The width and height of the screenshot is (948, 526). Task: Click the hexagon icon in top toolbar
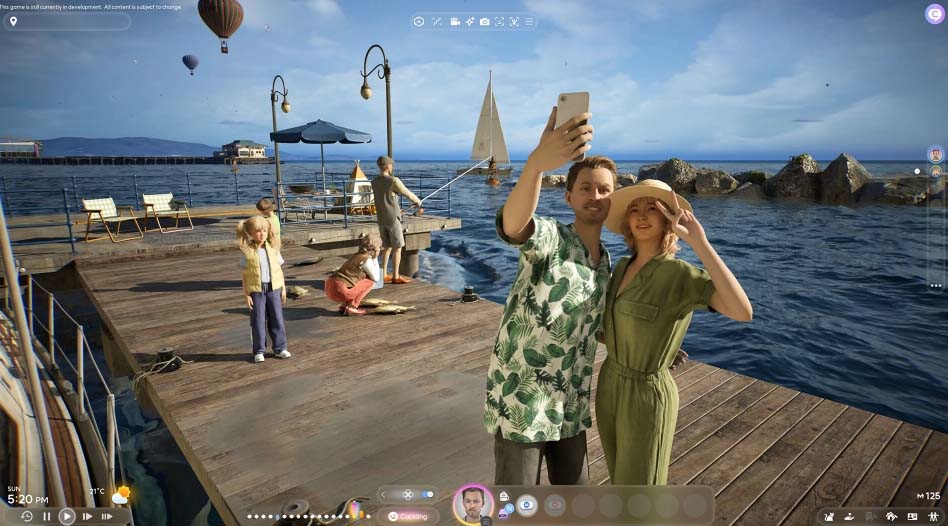tap(419, 21)
